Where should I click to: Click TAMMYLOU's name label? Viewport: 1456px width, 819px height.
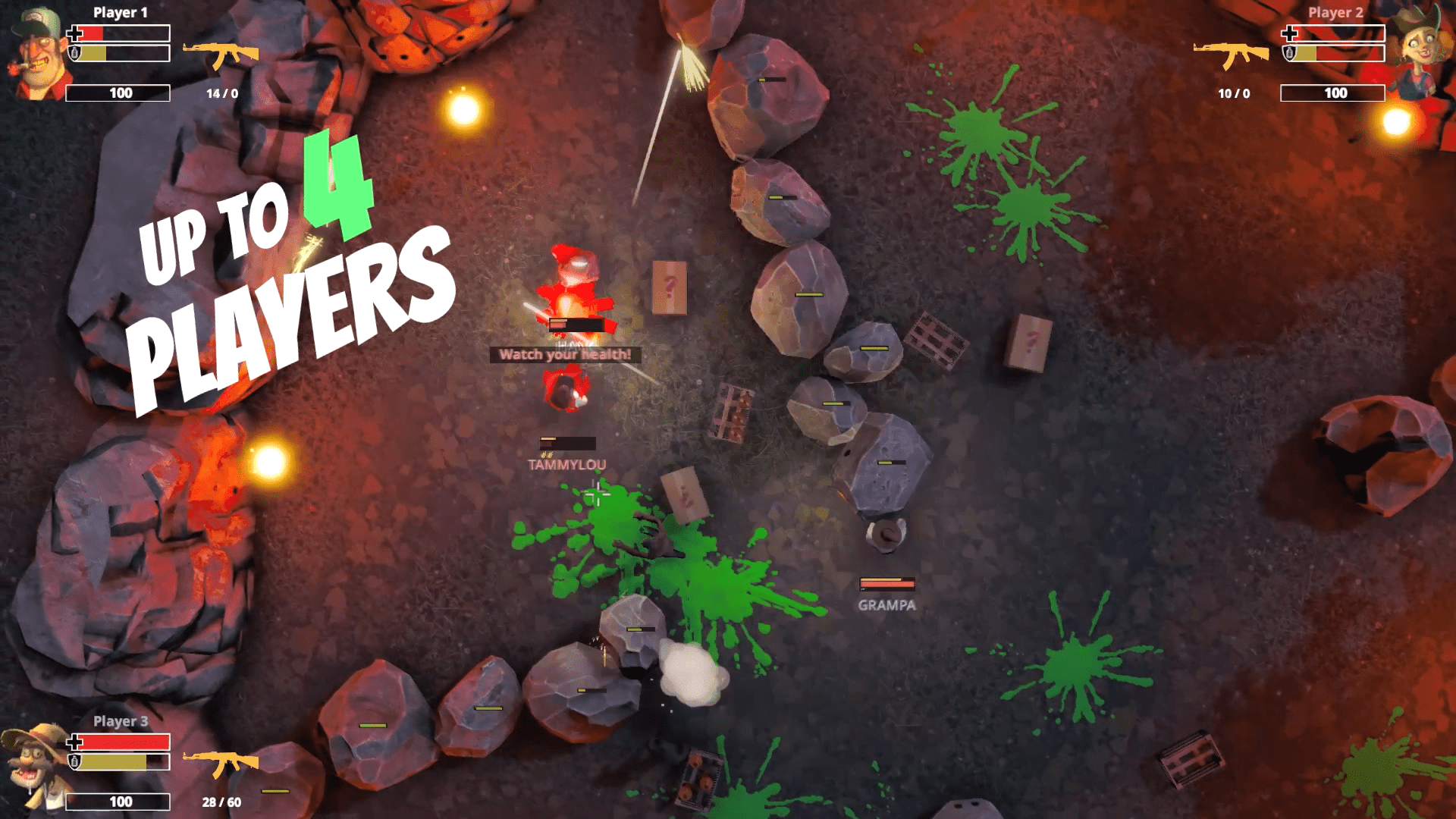coord(566,464)
